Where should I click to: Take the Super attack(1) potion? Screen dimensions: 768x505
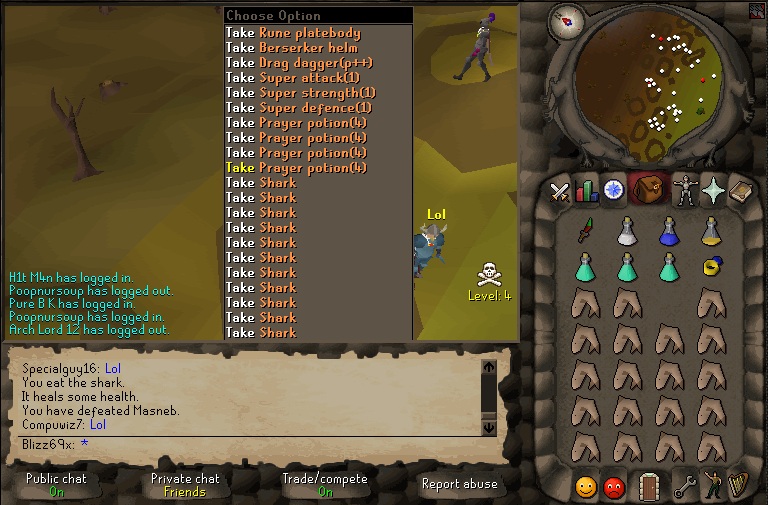292,78
